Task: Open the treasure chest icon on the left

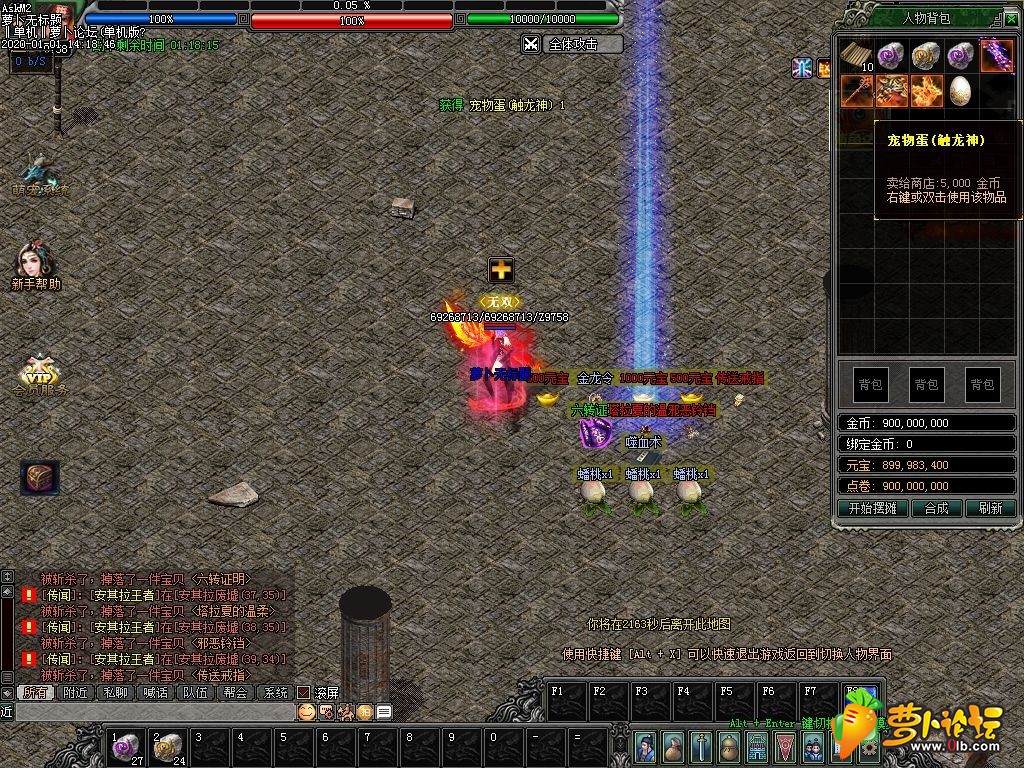Action: click(x=40, y=477)
